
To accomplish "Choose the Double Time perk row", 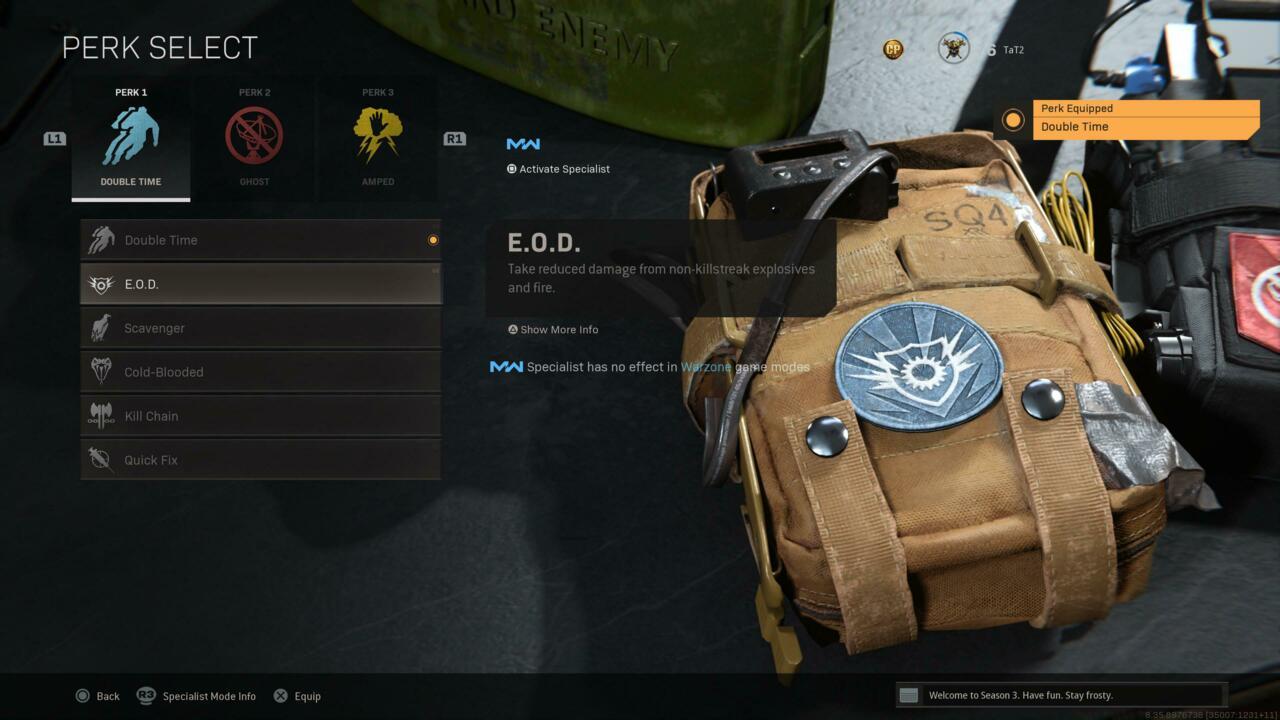I will pos(260,240).
